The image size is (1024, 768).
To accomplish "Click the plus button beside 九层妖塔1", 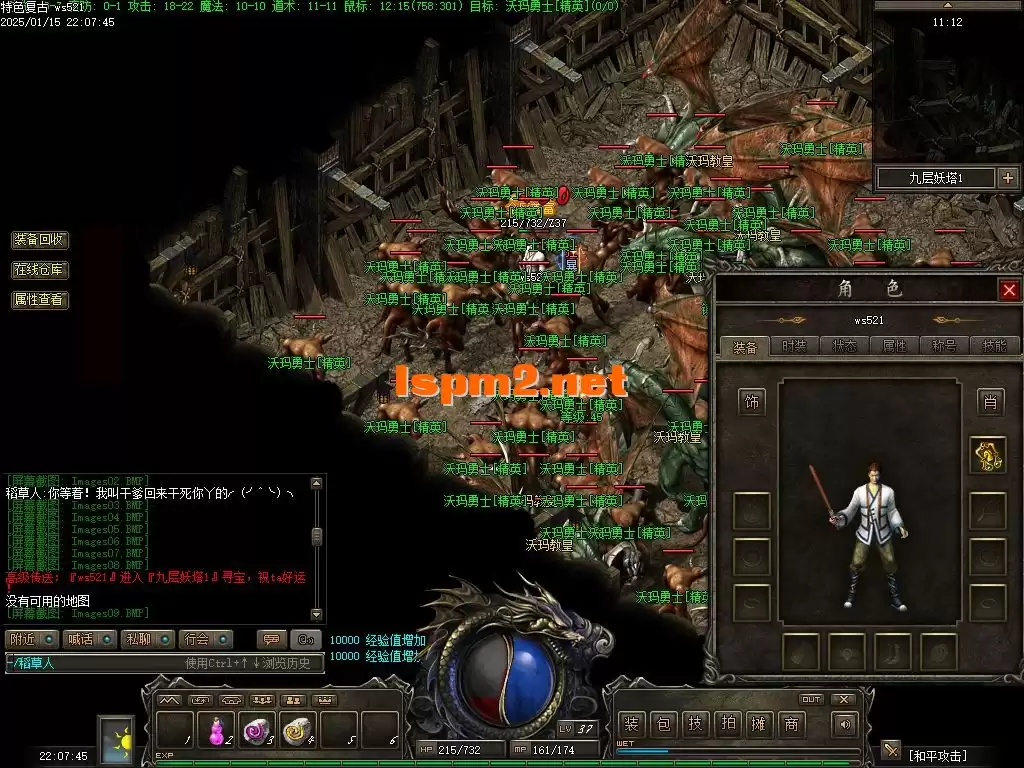I will tap(1007, 178).
